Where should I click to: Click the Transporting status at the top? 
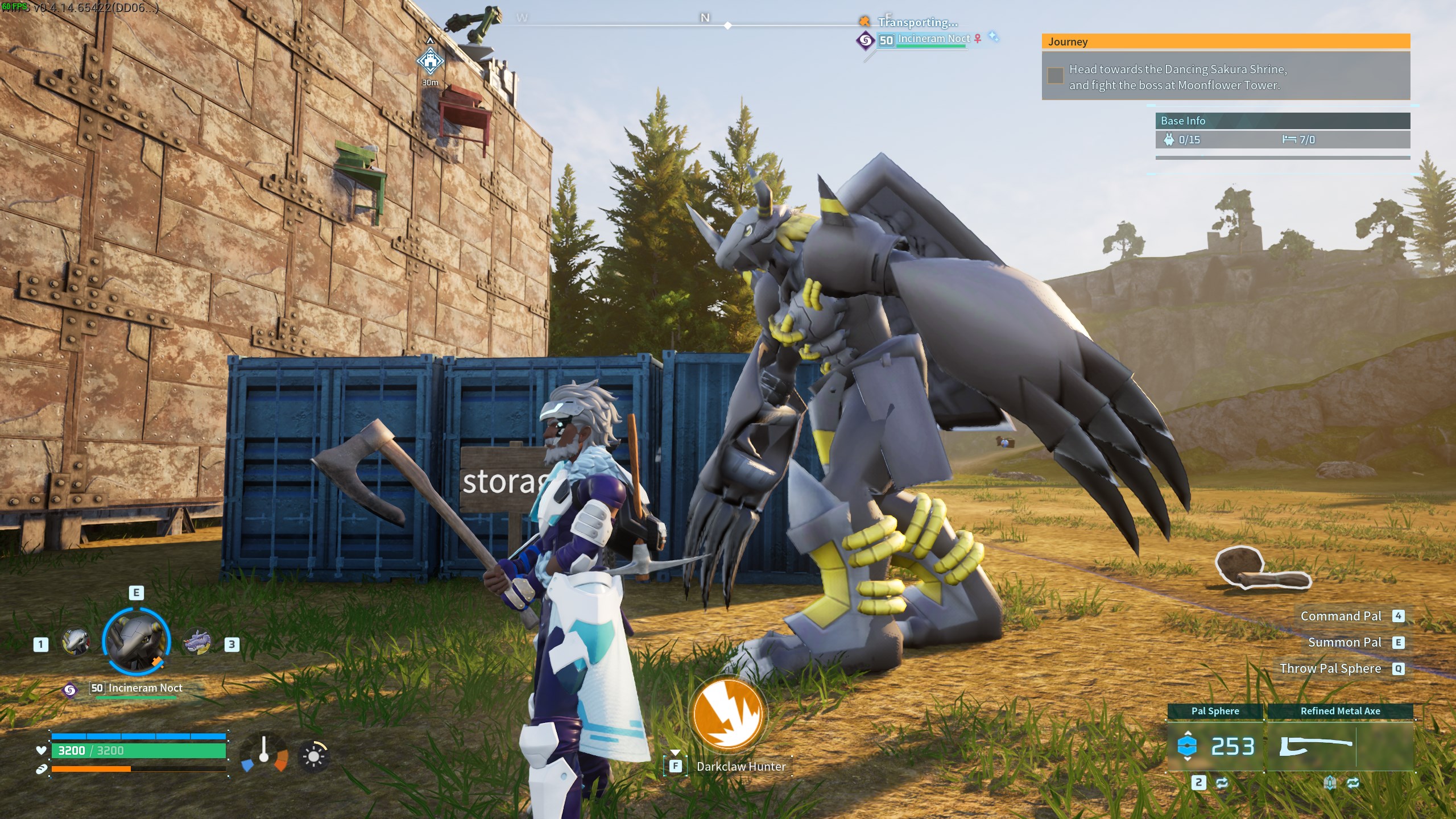[x=918, y=23]
